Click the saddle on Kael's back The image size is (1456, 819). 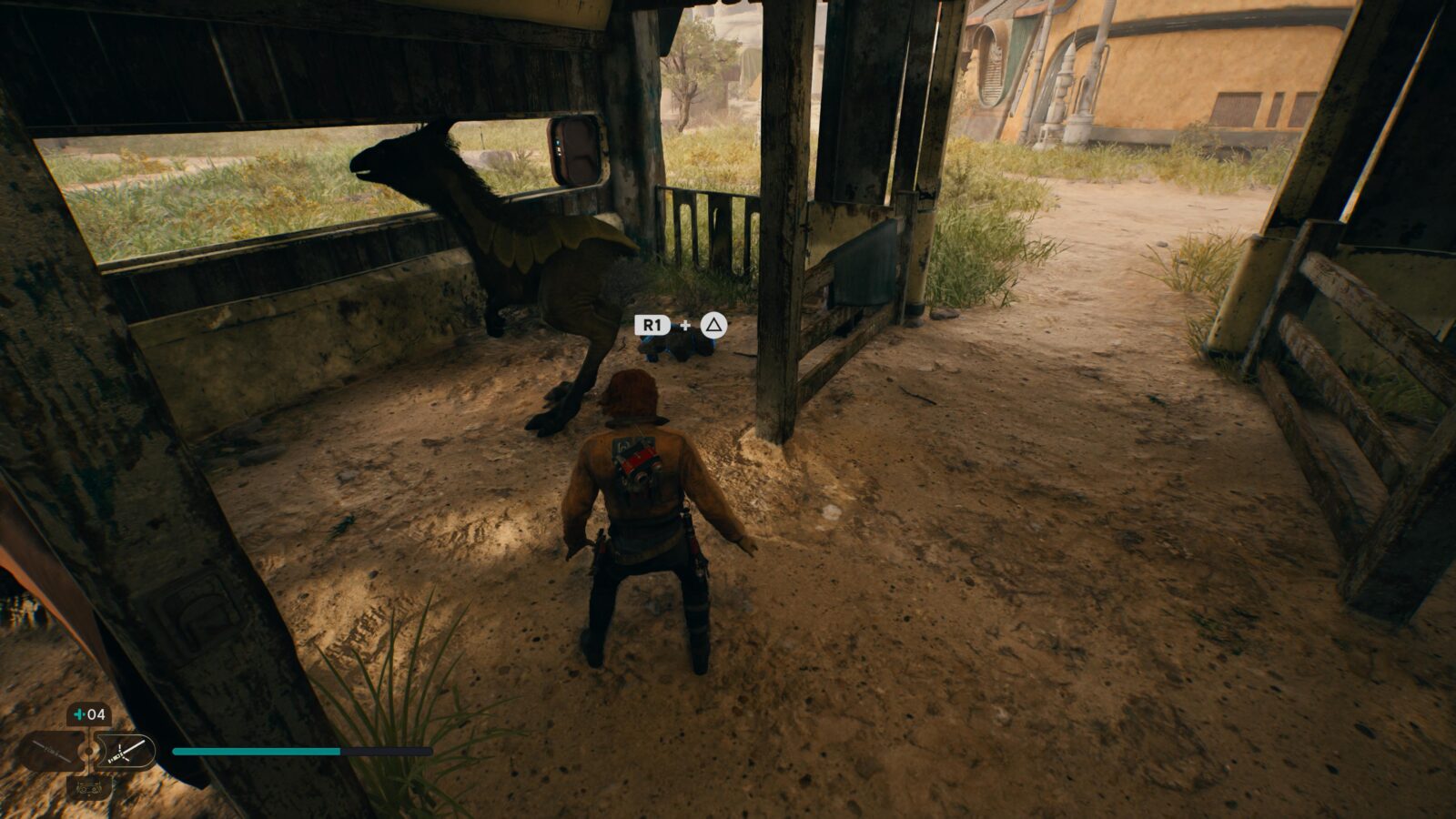coord(637,464)
